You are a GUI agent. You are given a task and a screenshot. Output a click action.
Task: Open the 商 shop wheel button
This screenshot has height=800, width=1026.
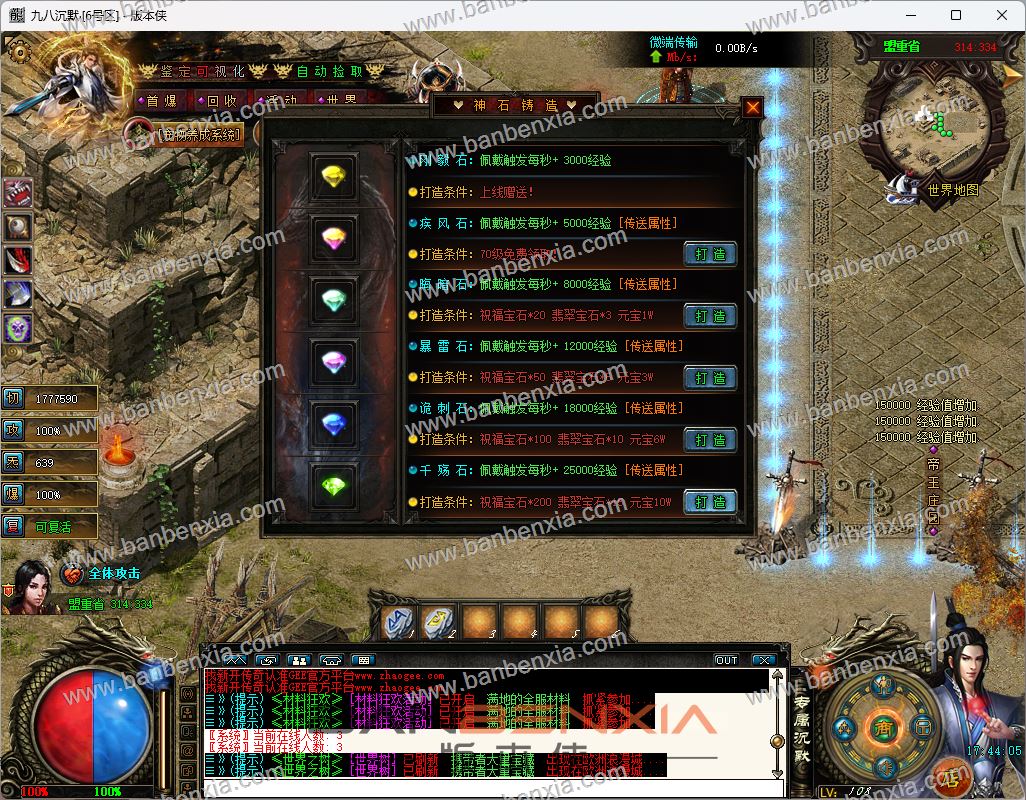coord(881,725)
